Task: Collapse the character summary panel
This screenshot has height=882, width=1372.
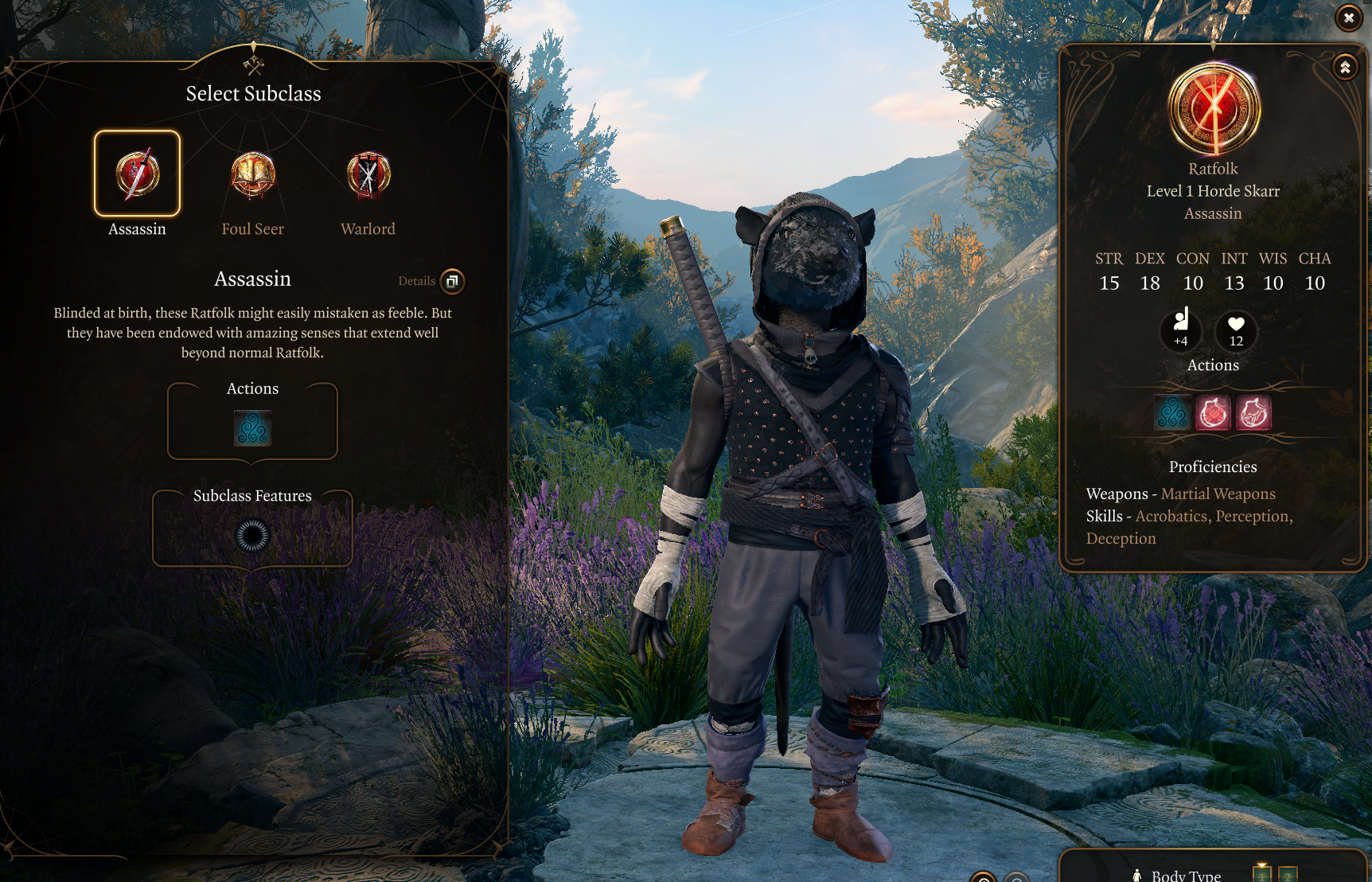Action: click(1345, 68)
